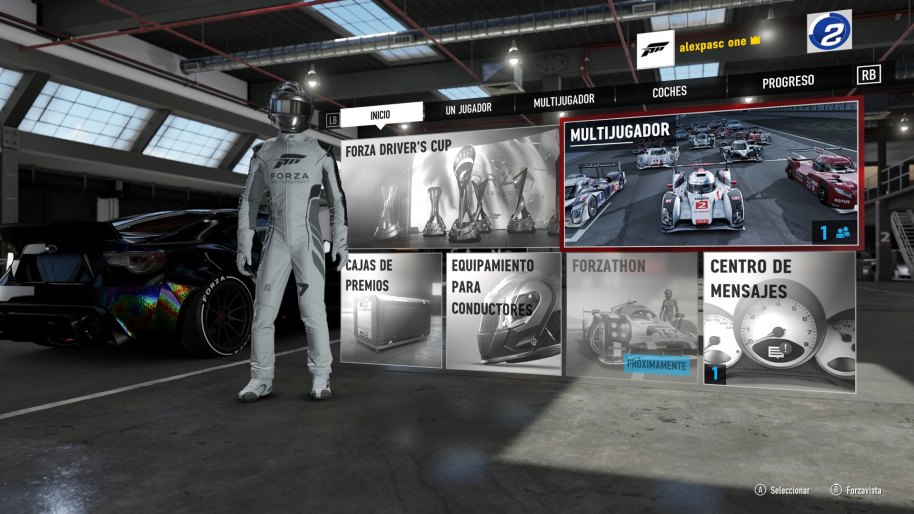Select the Multijugador tab in the top bar
The image size is (914, 514).
tap(563, 100)
